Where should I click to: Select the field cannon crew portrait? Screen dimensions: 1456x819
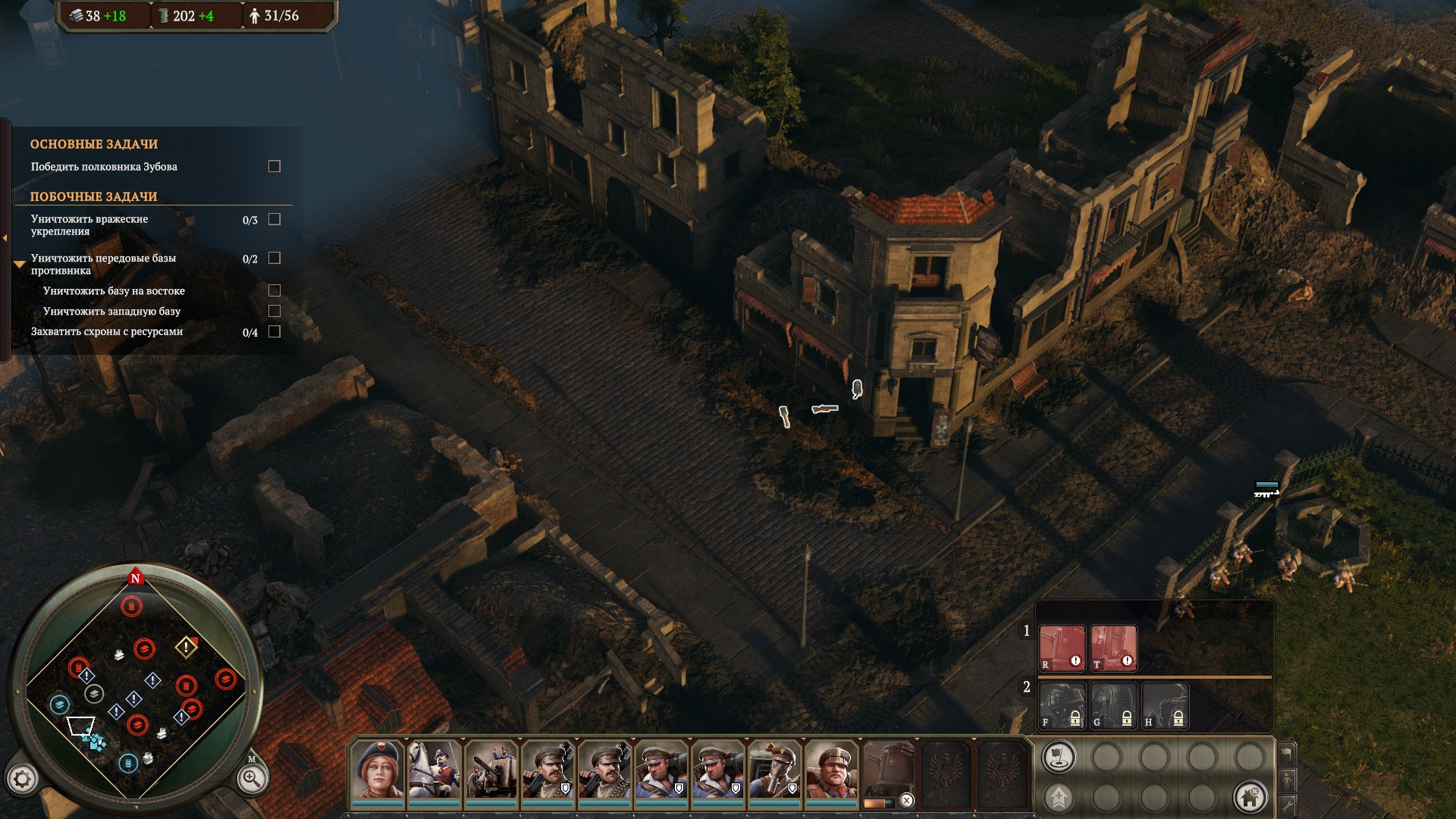(x=491, y=769)
